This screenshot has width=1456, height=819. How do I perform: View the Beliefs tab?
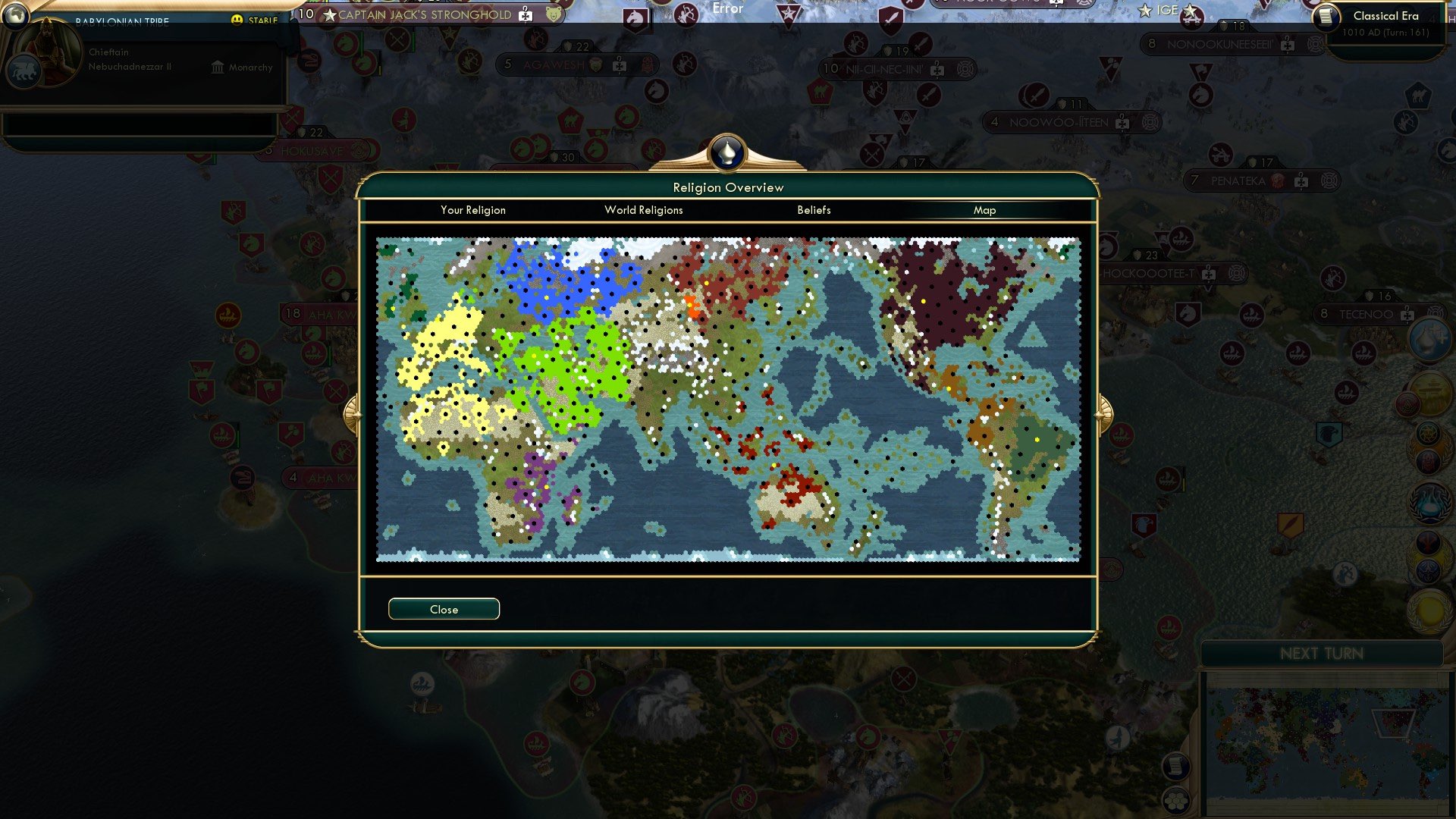[x=814, y=210]
